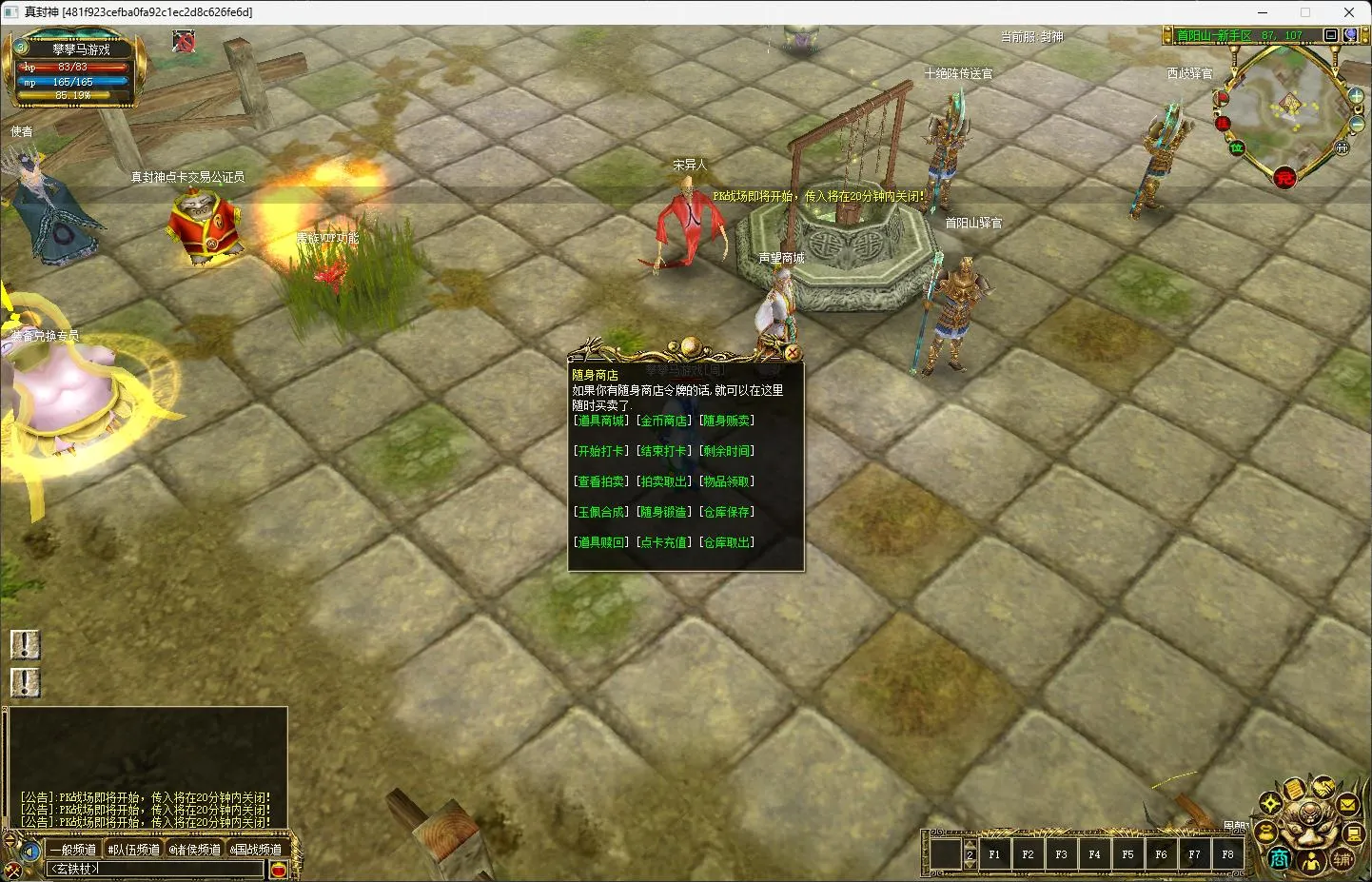Open the 商 shop button on the round menu

pyautogui.click(x=1280, y=858)
